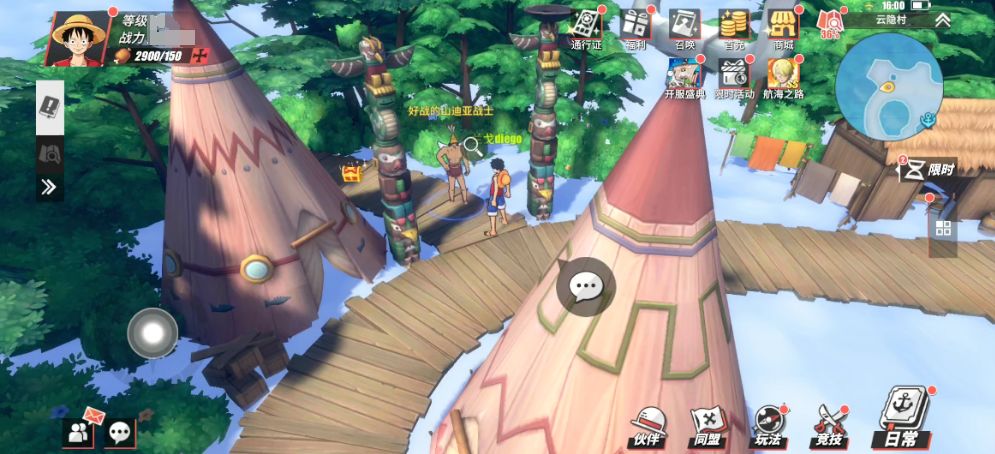Open the 通行证 pass menu
Screen dimensions: 995x454
[587, 28]
